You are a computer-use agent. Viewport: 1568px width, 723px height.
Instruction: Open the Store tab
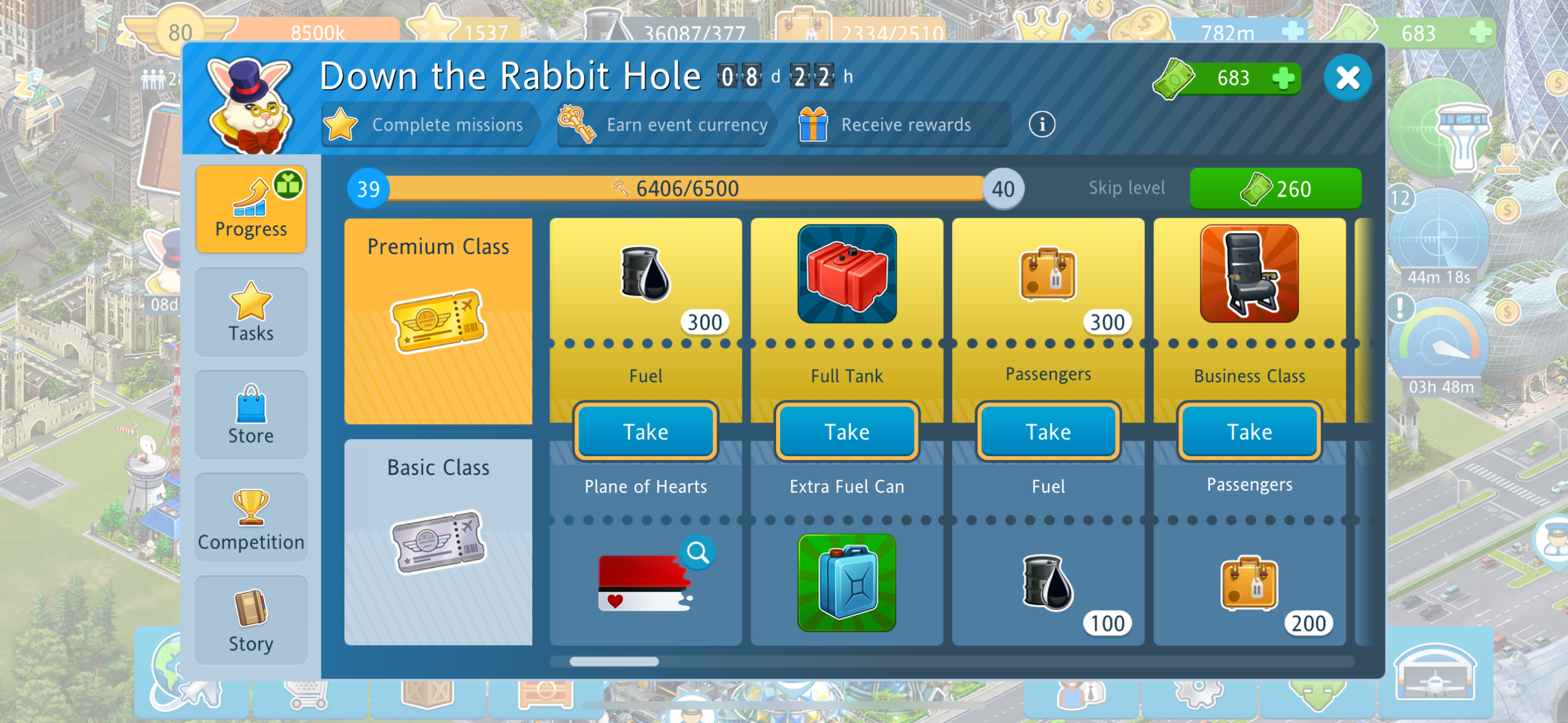point(251,415)
